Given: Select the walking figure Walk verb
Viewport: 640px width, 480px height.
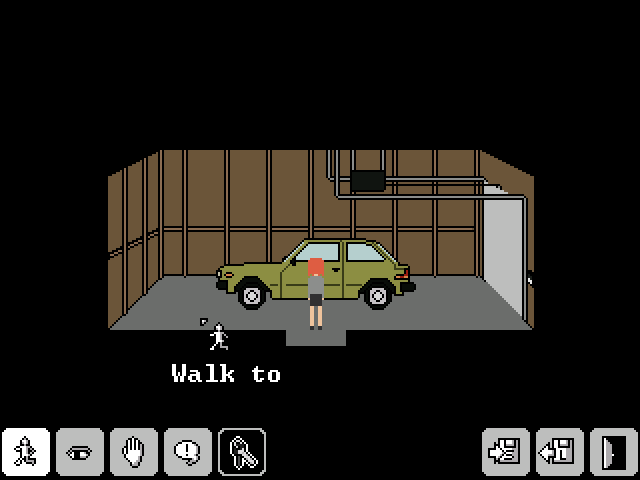Looking at the screenshot, I should pyautogui.click(x=26, y=451).
